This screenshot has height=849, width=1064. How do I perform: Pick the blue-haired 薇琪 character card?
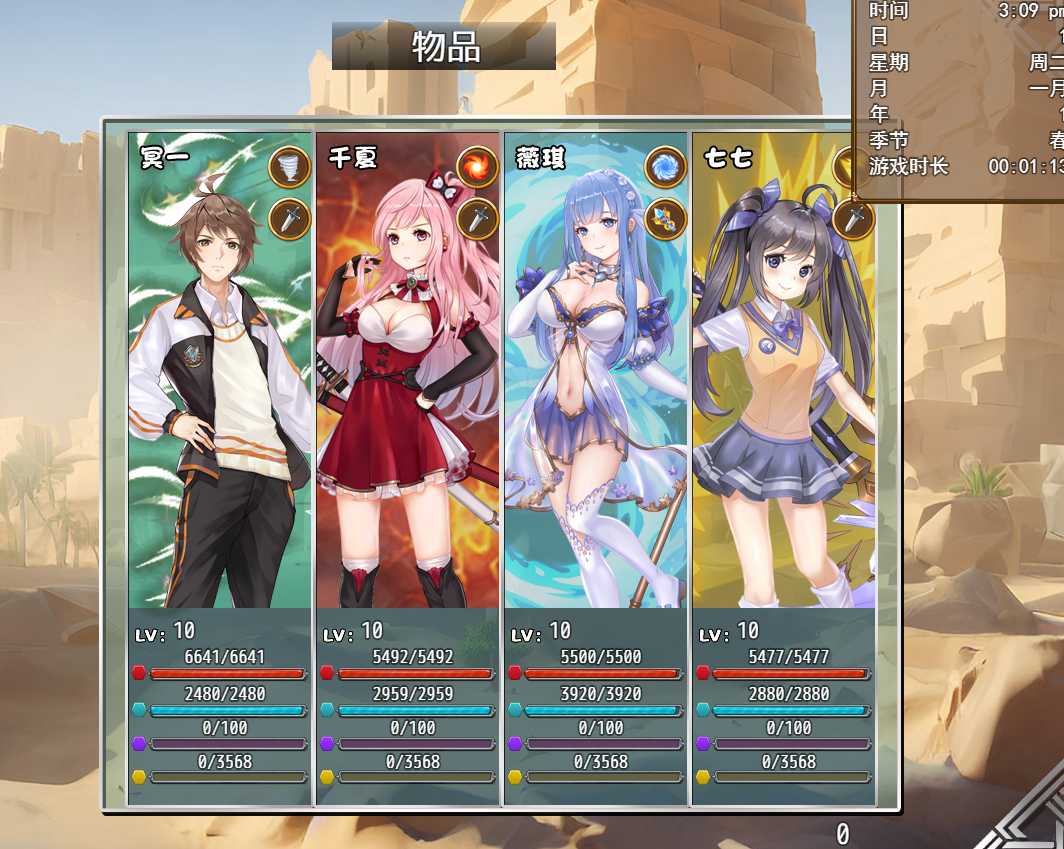coord(596,400)
